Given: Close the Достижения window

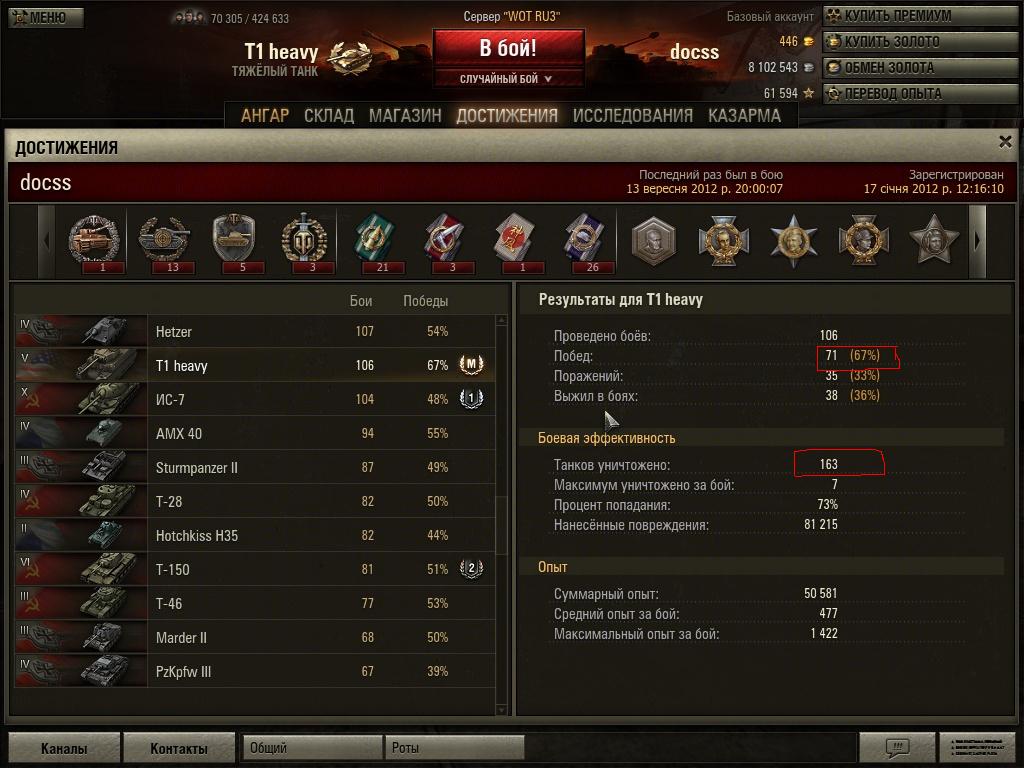Looking at the screenshot, I should point(1006,143).
